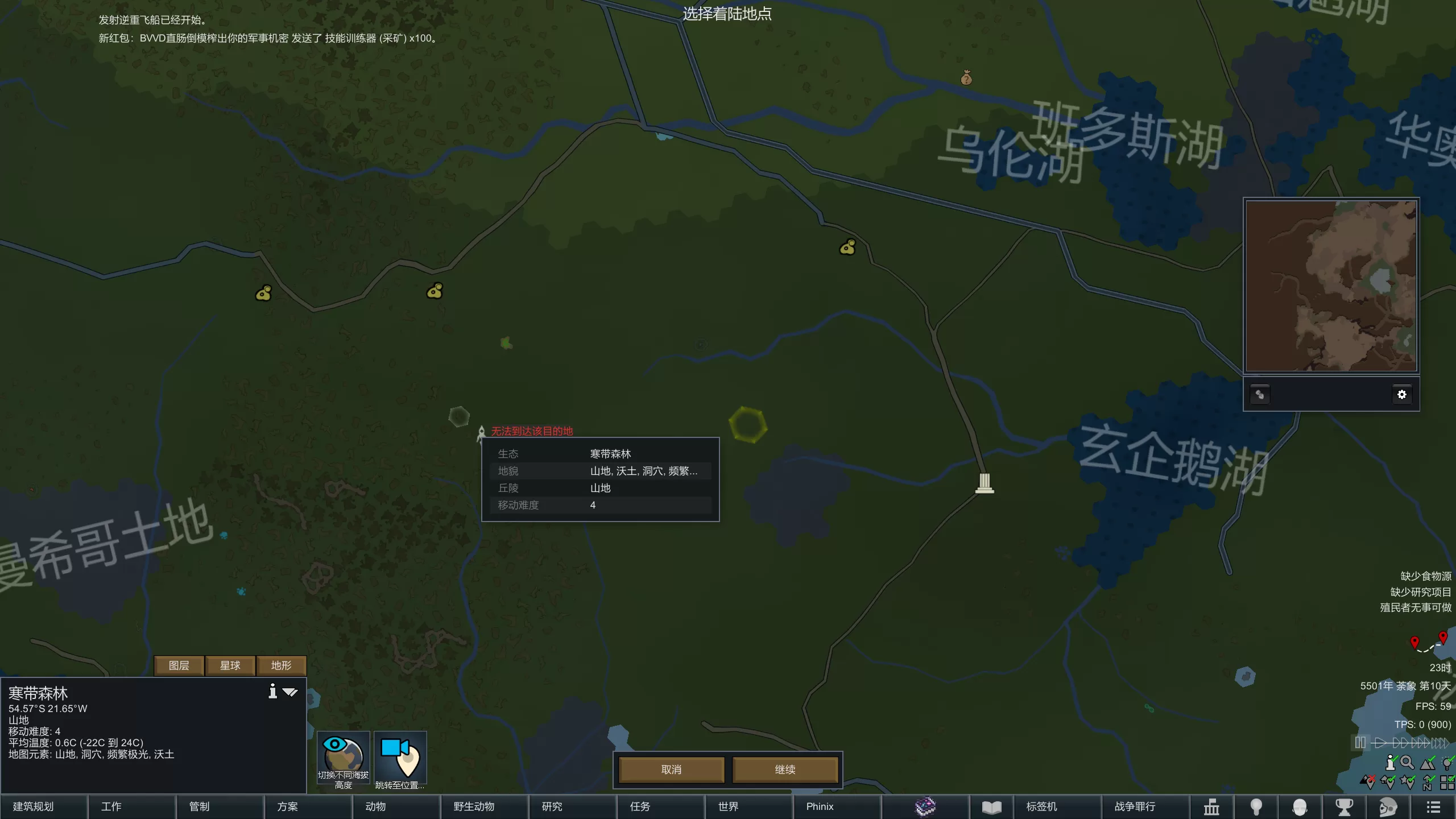Select the 星球 tab
The image size is (1456, 819).
230,665
